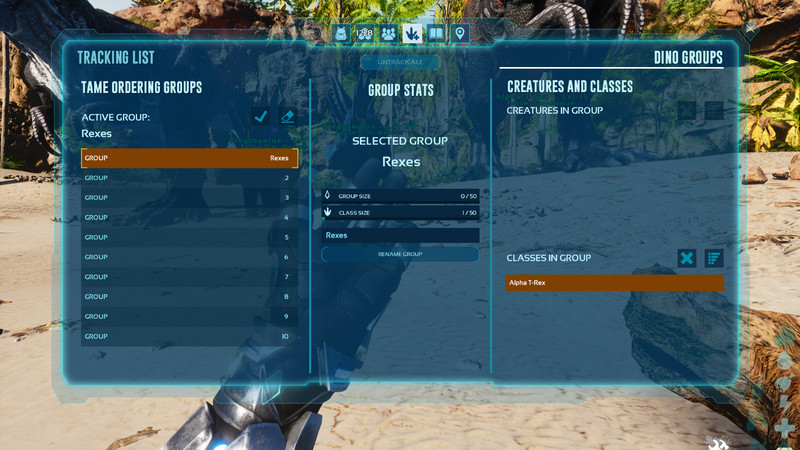The width and height of the screenshot is (800, 450).
Task: Choose group number 2 in the list
Action: [x=189, y=178]
